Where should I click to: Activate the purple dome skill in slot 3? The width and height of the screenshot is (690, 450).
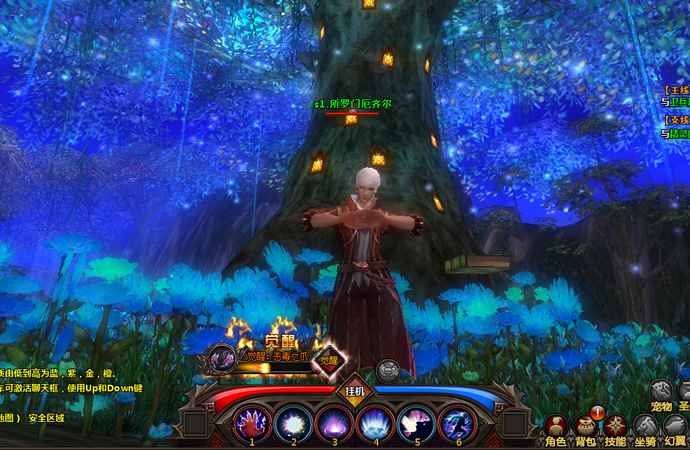332,423
